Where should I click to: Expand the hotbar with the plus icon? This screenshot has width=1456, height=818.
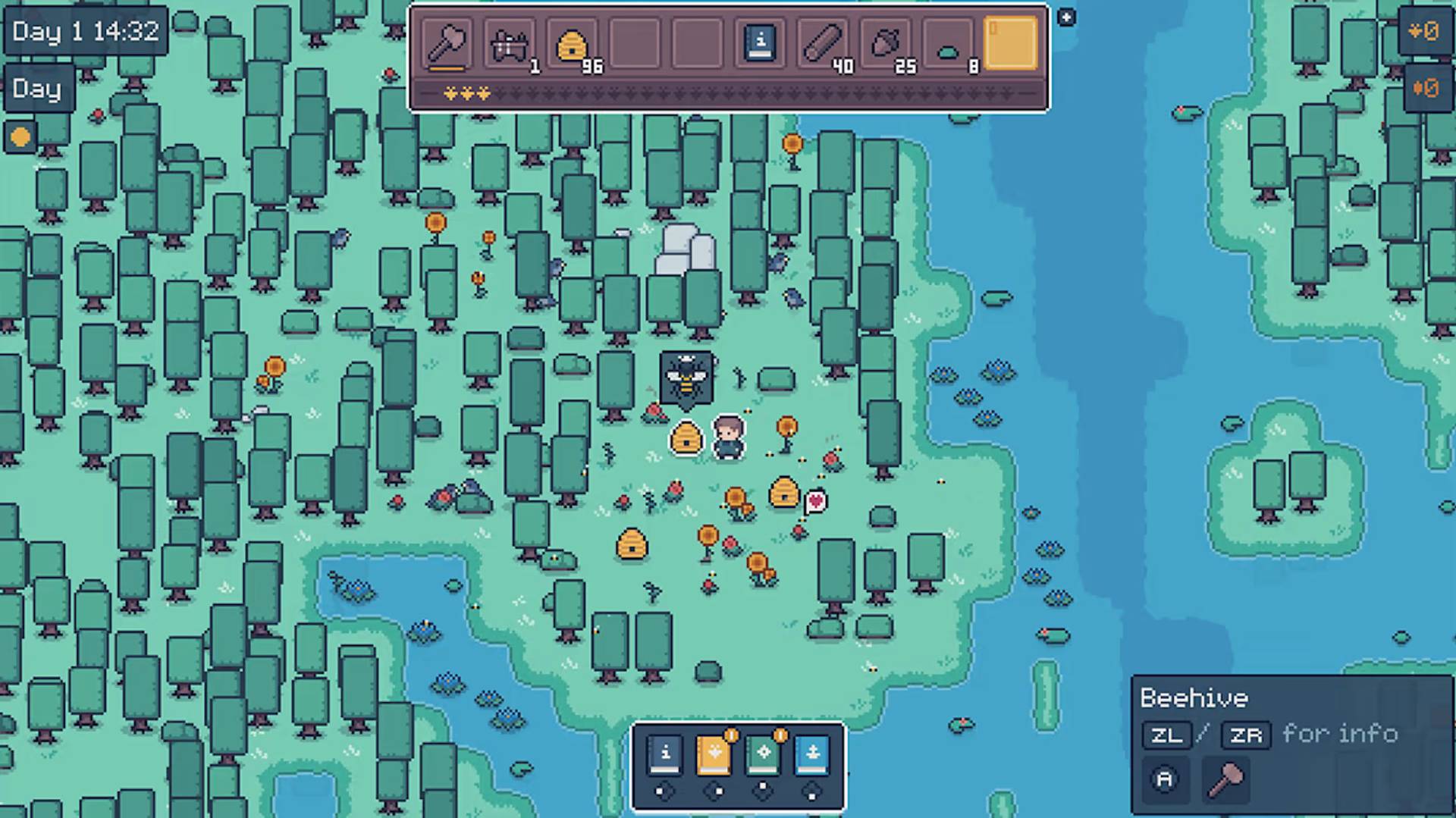(1067, 17)
